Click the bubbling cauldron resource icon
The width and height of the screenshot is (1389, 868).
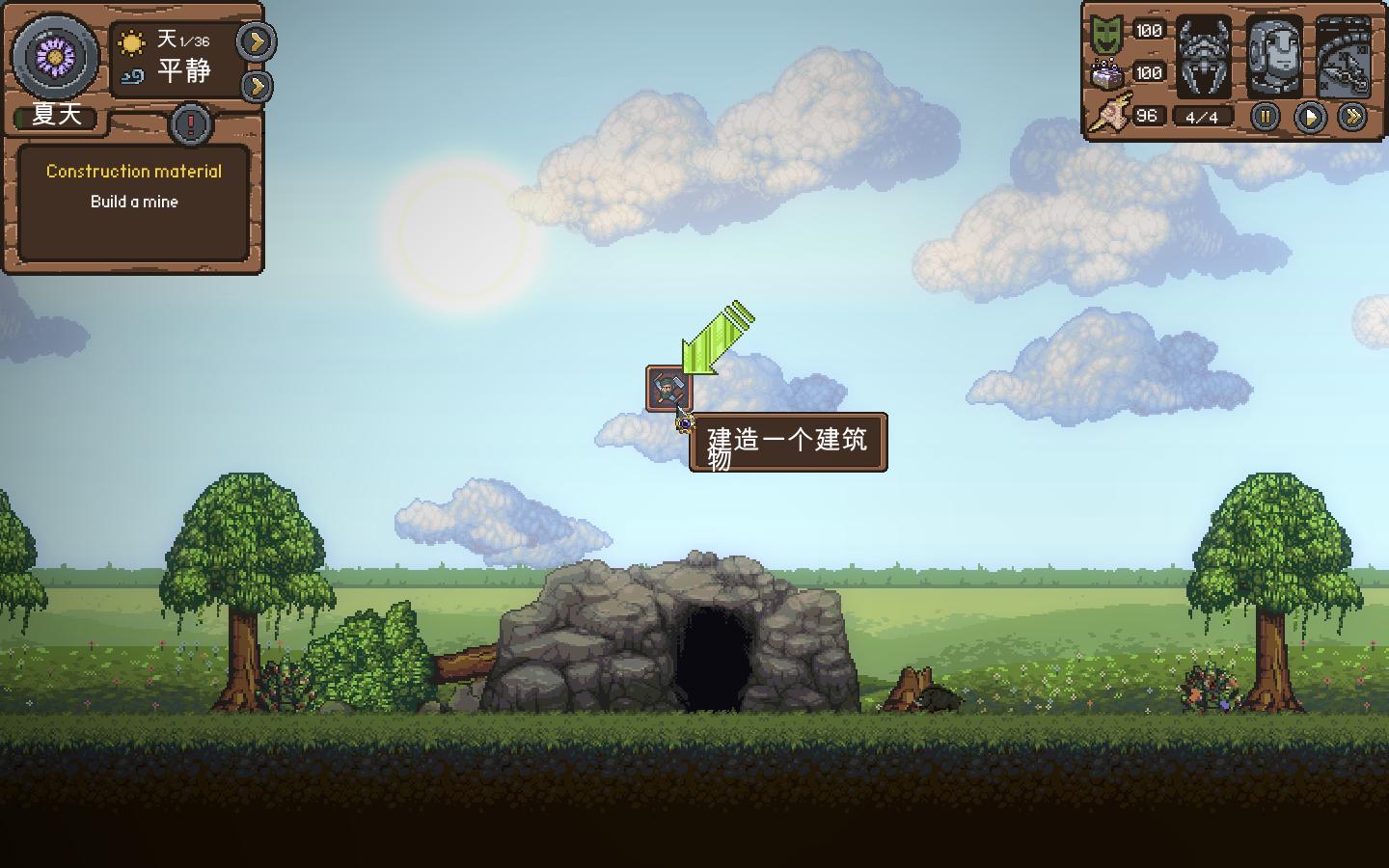click(x=1106, y=73)
